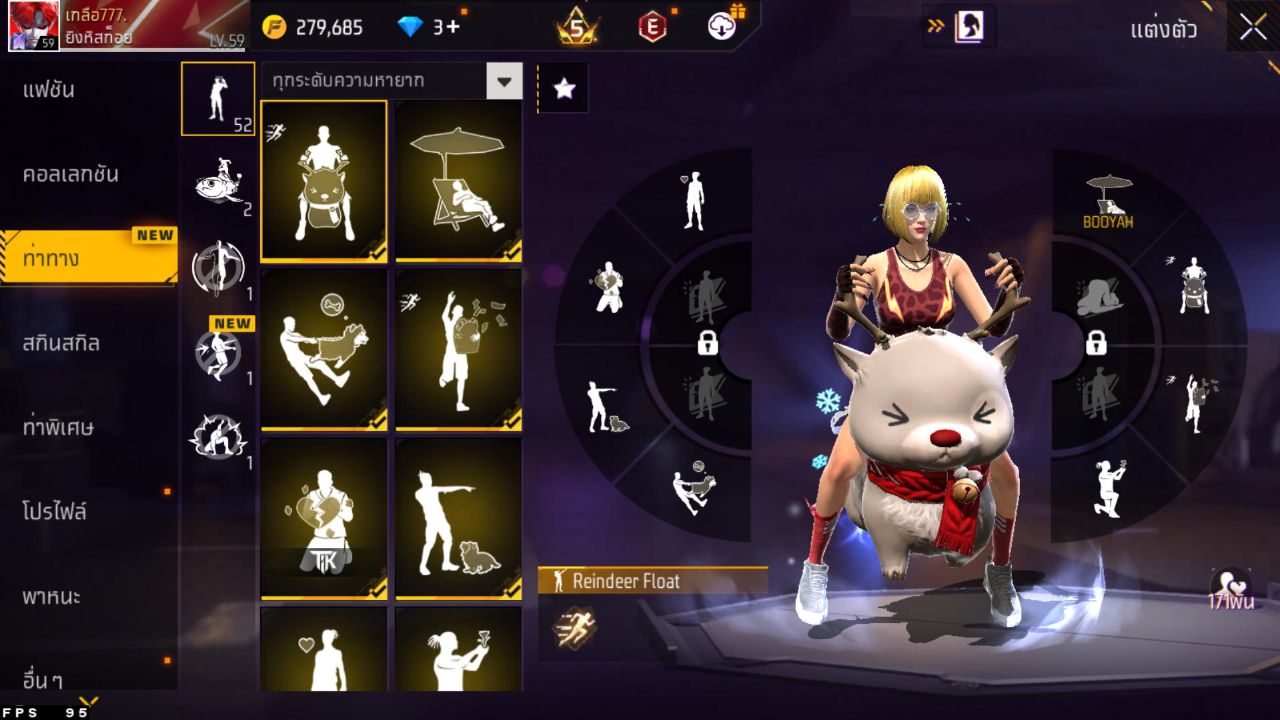Image resolution: width=1280 pixels, height=720 pixels.
Task: Switch to the คอลเลกชัน tab
Action: pos(70,174)
